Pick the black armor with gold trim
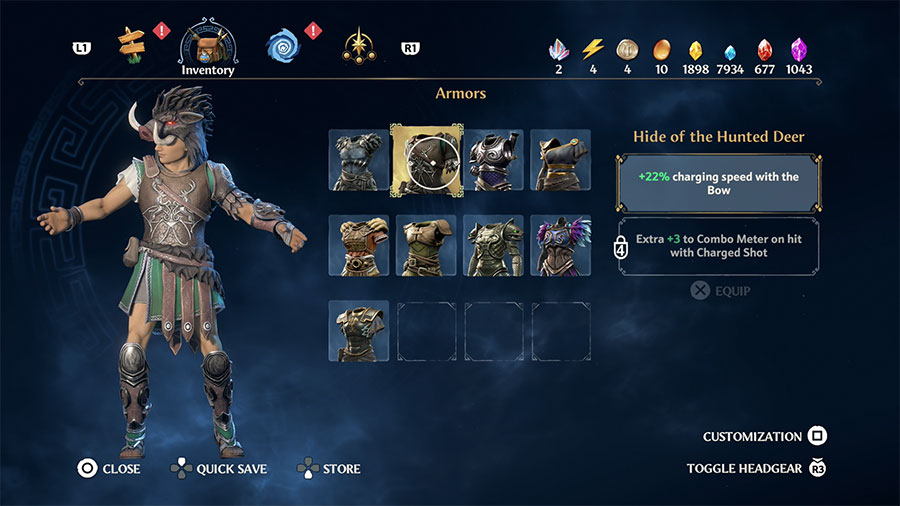Viewport: 900px width, 506px height. (x=560, y=159)
